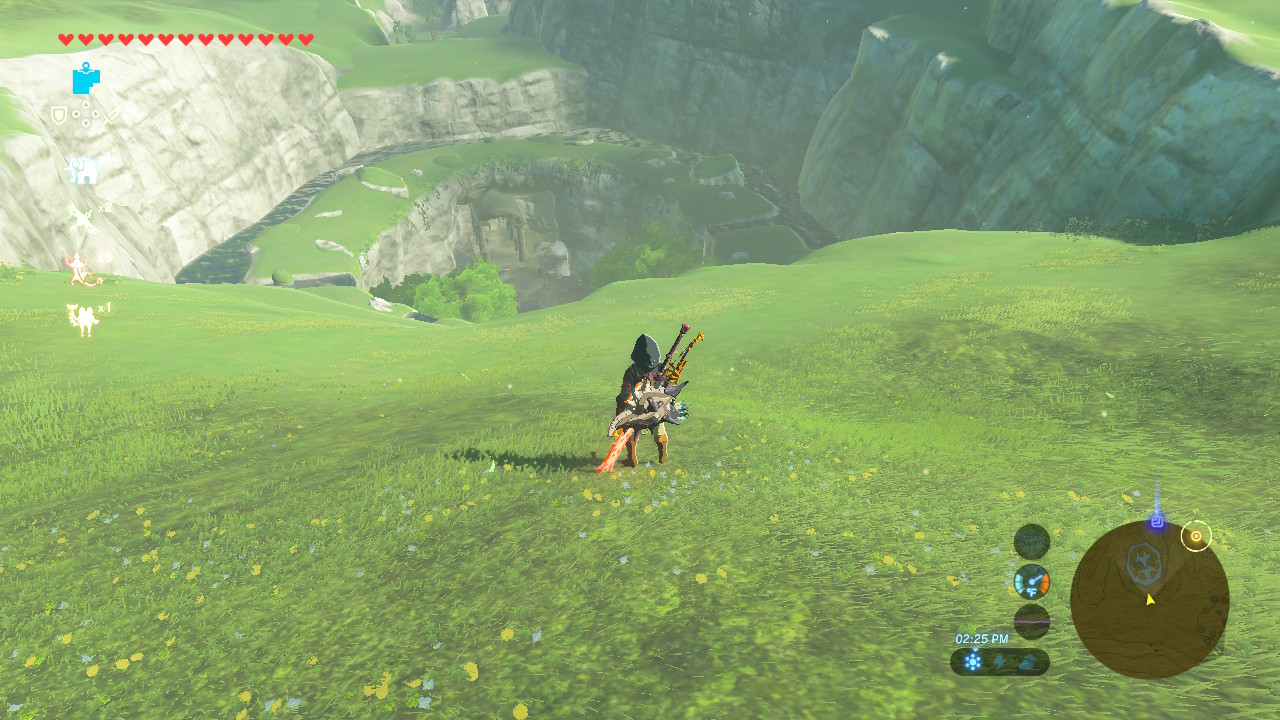
Task: Activate the Daruk's Protection lizard icon
Action: (80, 268)
